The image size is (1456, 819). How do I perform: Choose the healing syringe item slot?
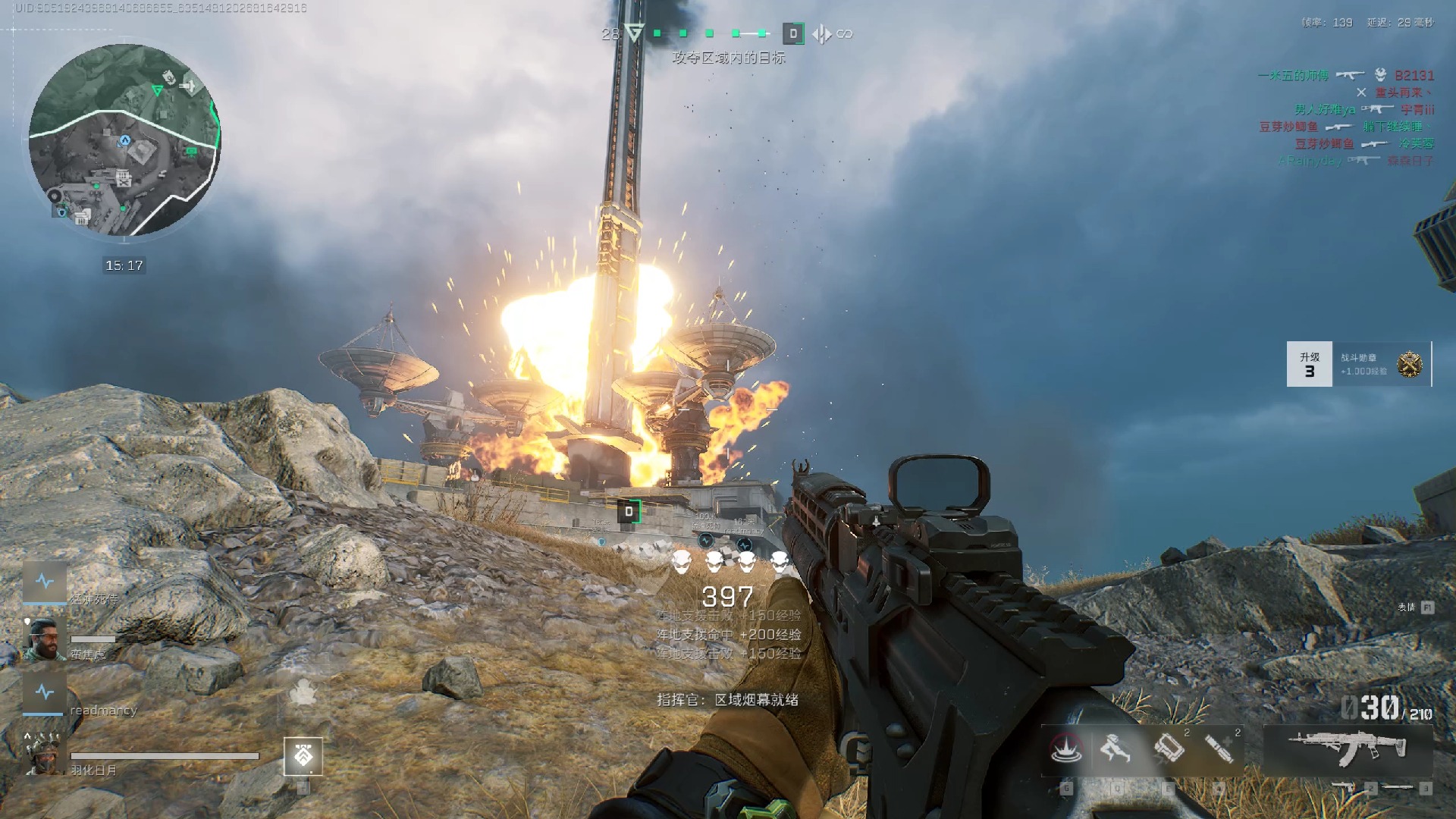[1219, 749]
